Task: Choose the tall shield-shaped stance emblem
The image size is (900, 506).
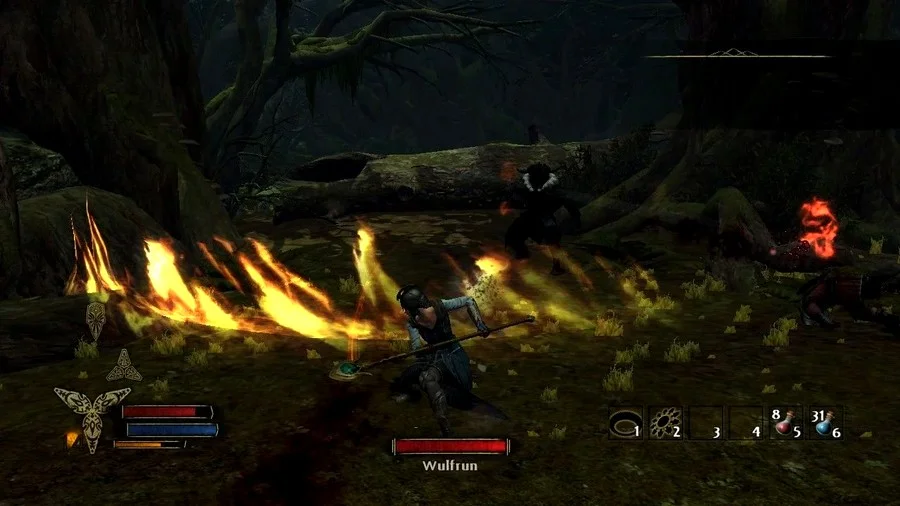Action: 95,321
